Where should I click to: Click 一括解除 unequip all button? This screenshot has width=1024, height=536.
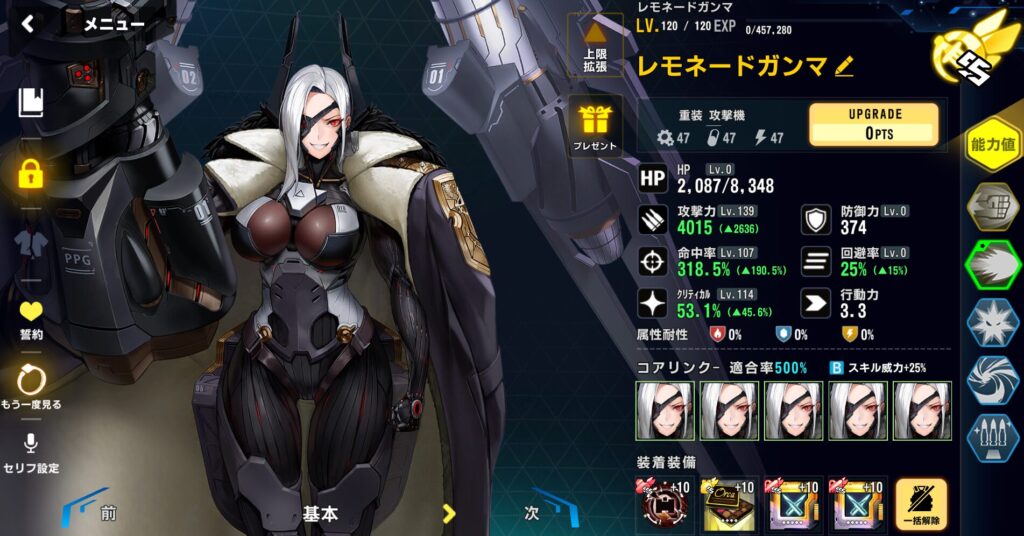[921, 506]
